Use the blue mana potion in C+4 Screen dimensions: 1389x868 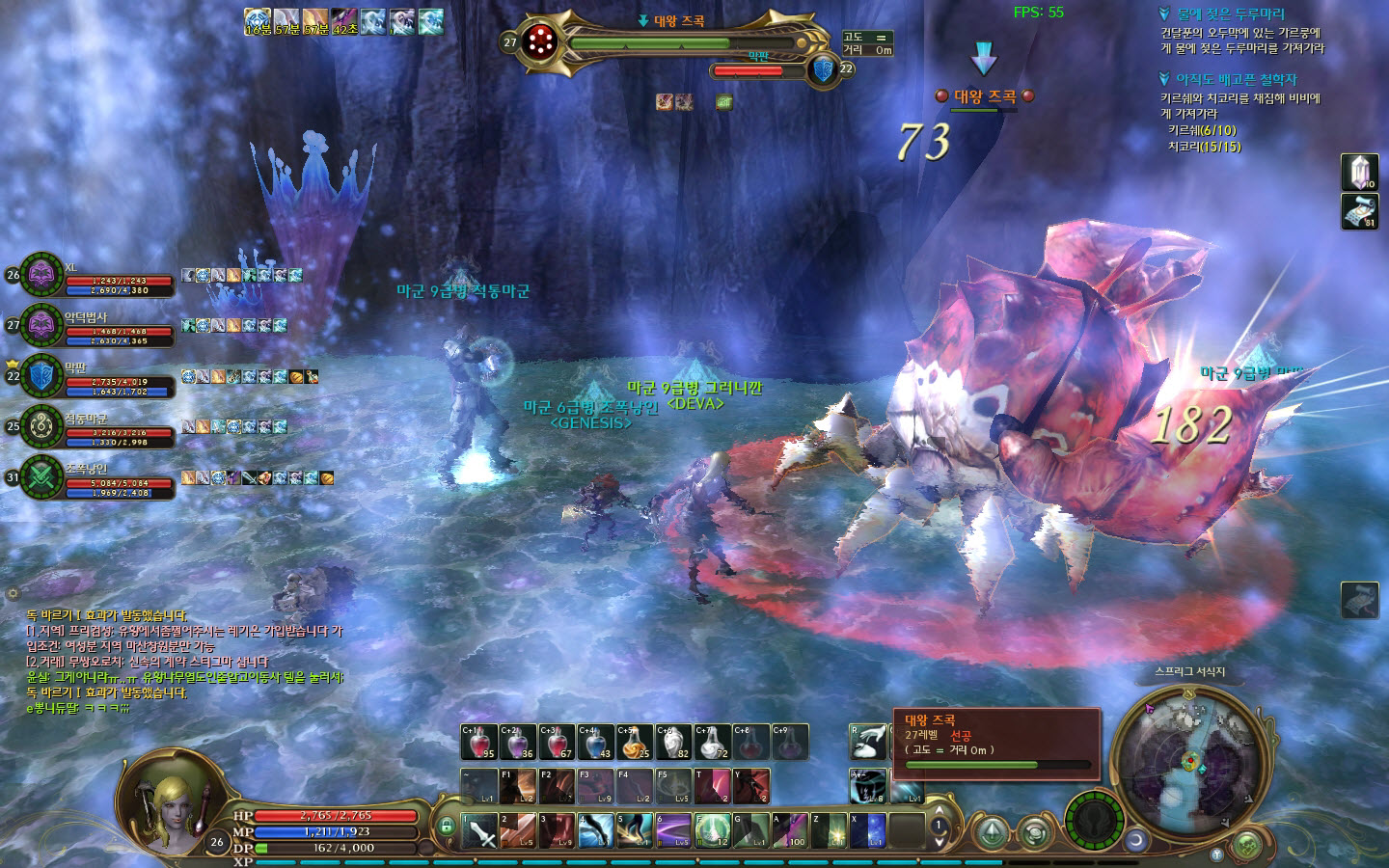(596, 742)
